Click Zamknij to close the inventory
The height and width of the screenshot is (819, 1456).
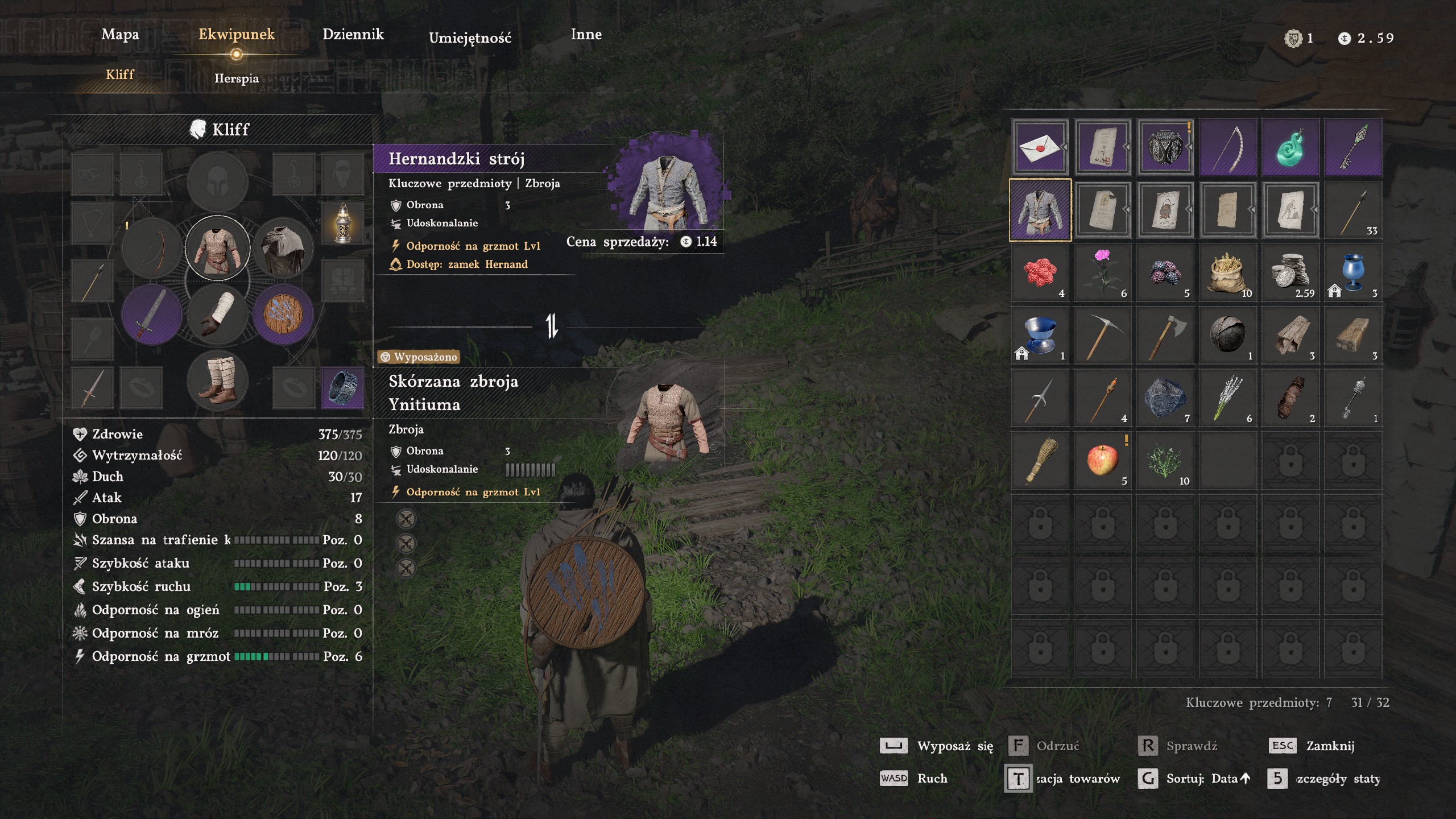click(1329, 746)
